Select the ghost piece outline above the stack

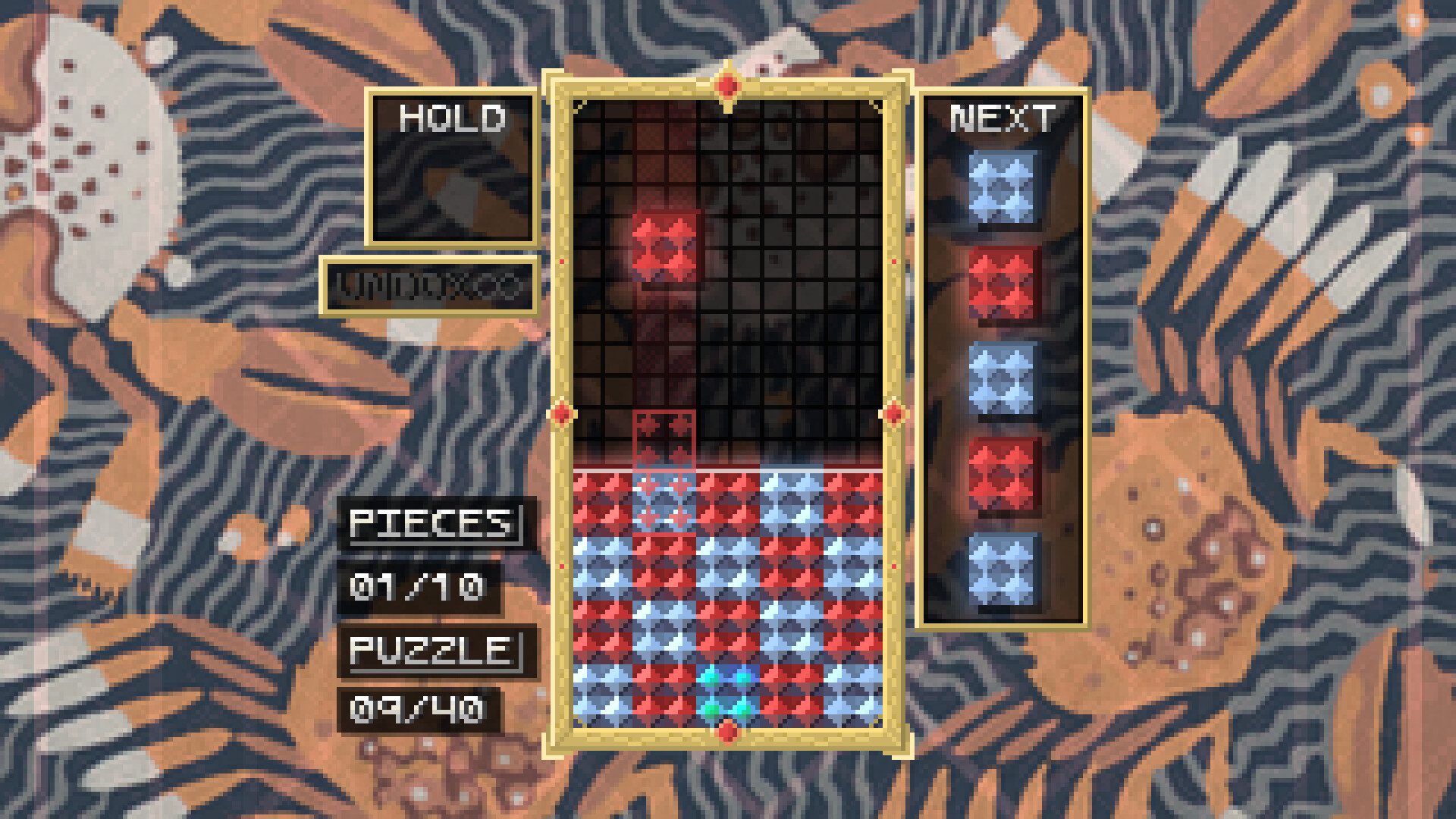click(x=664, y=440)
